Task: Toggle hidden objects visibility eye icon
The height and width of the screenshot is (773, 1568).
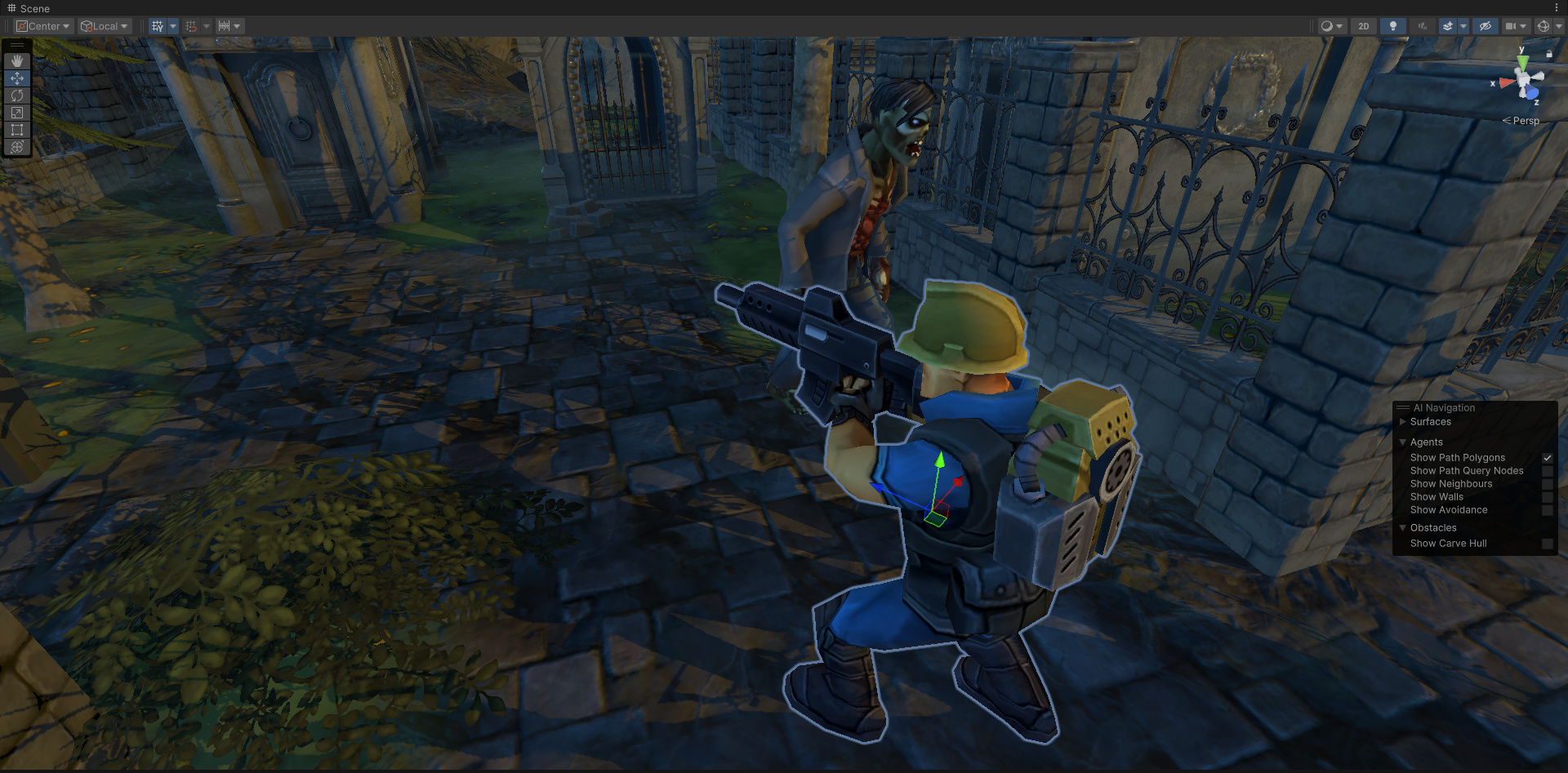Action: (x=1485, y=26)
